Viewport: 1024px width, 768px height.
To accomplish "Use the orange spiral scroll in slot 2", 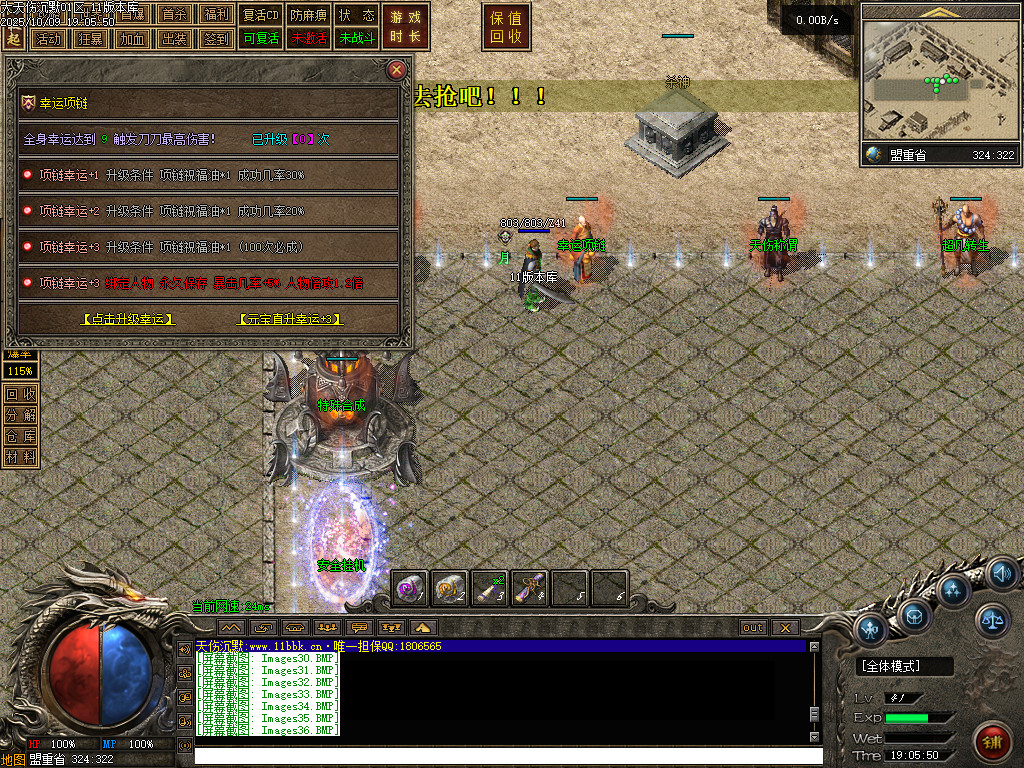I will (450, 588).
